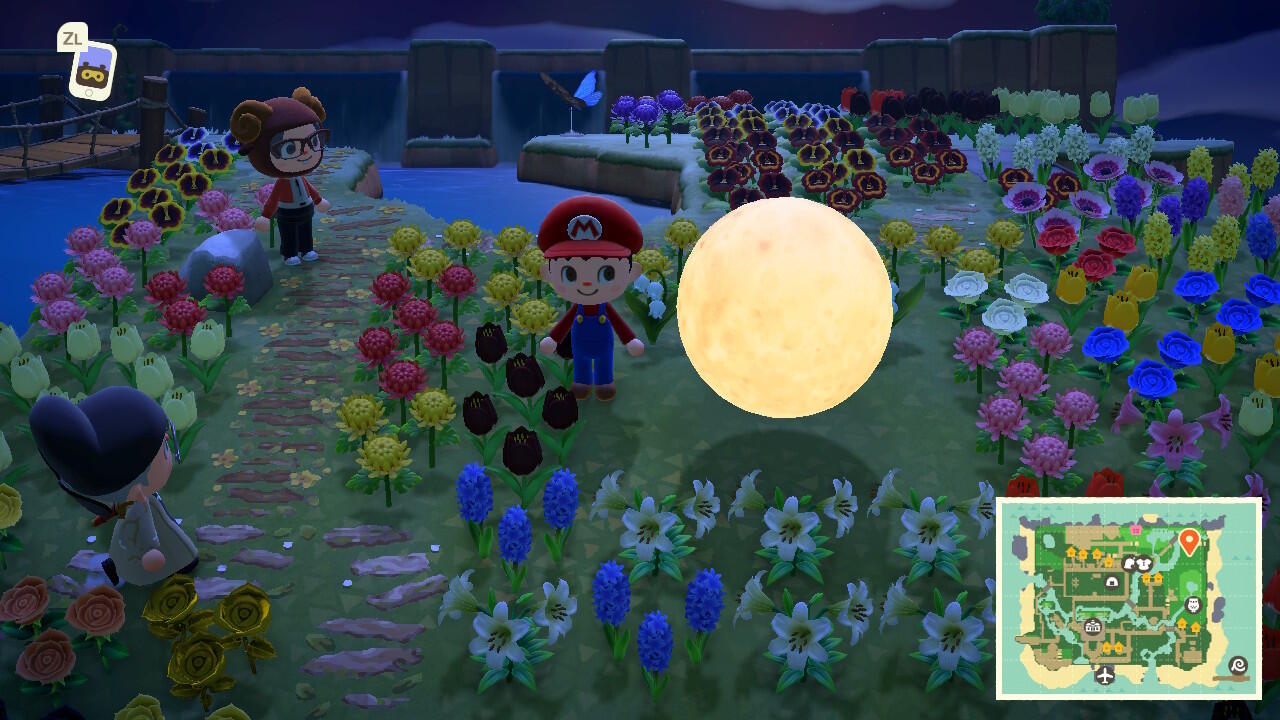Image resolution: width=1280 pixels, height=720 pixels.
Task: Click the Nook's Cranny leaf shop marker
Action: [1129, 564]
